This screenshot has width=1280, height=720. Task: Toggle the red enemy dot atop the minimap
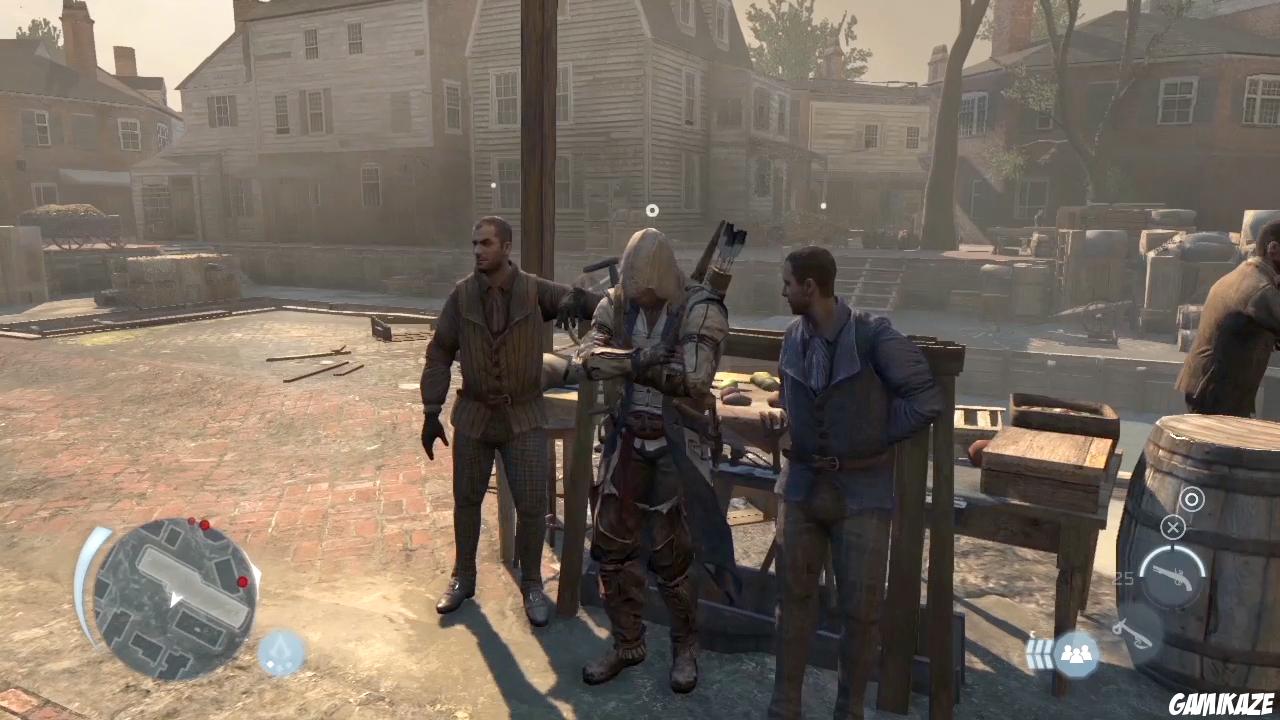(204, 524)
